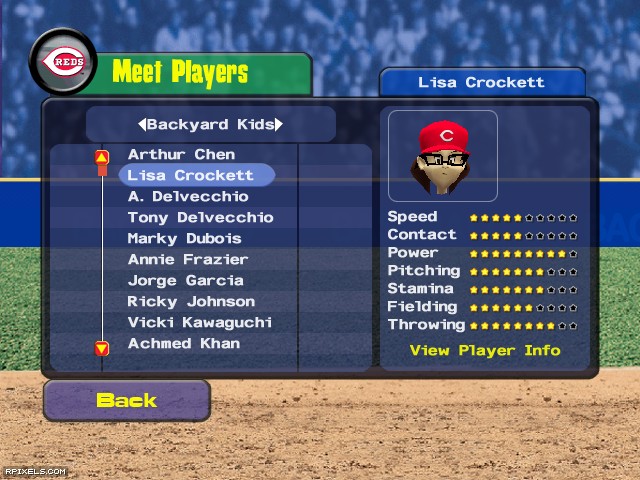Image resolution: width=640 pixels, height=480 pixels.
Task: Go back with the Back button
Action: coord(126,400)
